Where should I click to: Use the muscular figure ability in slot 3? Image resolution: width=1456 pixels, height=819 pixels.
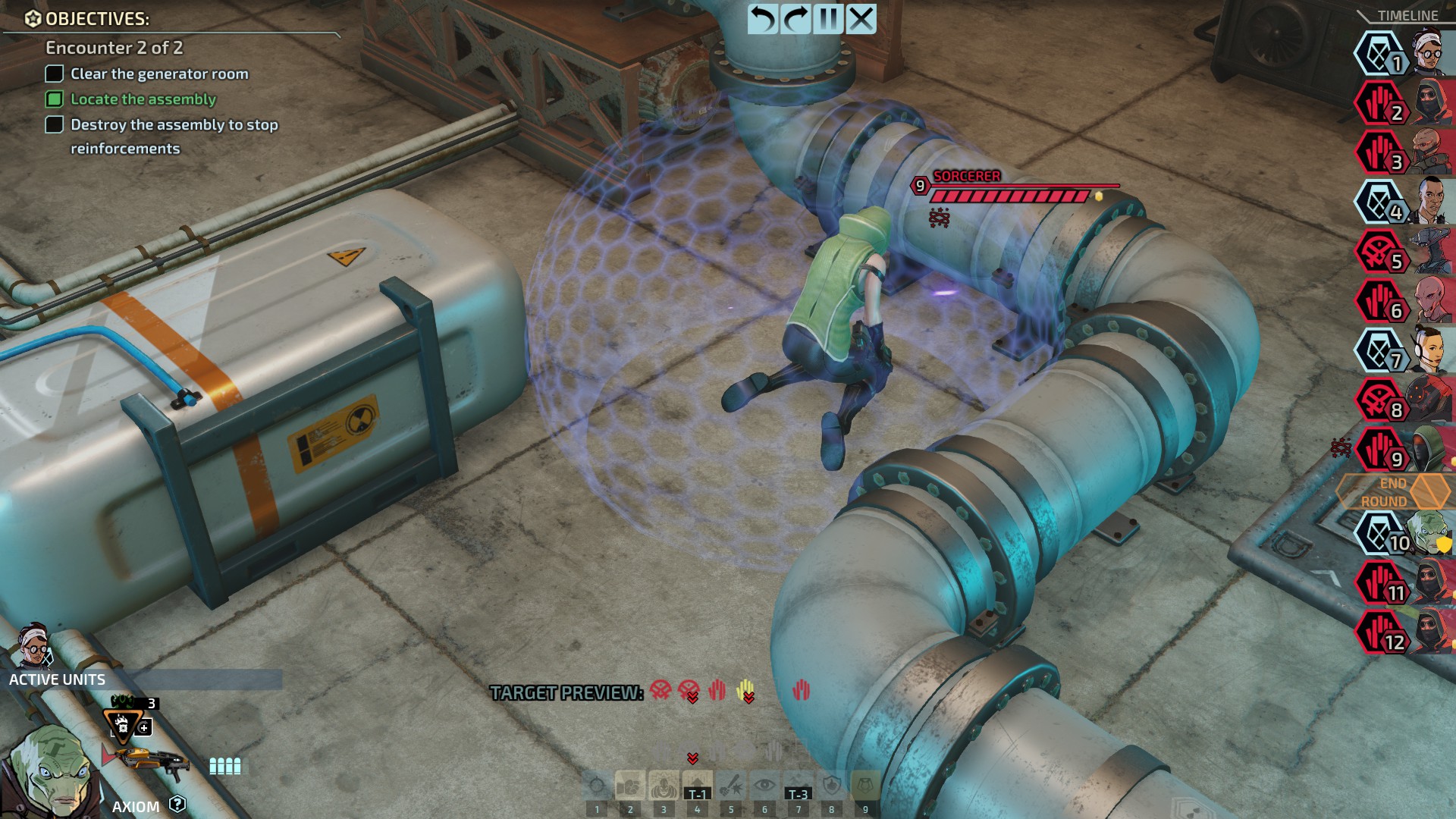tap(664, 786)
